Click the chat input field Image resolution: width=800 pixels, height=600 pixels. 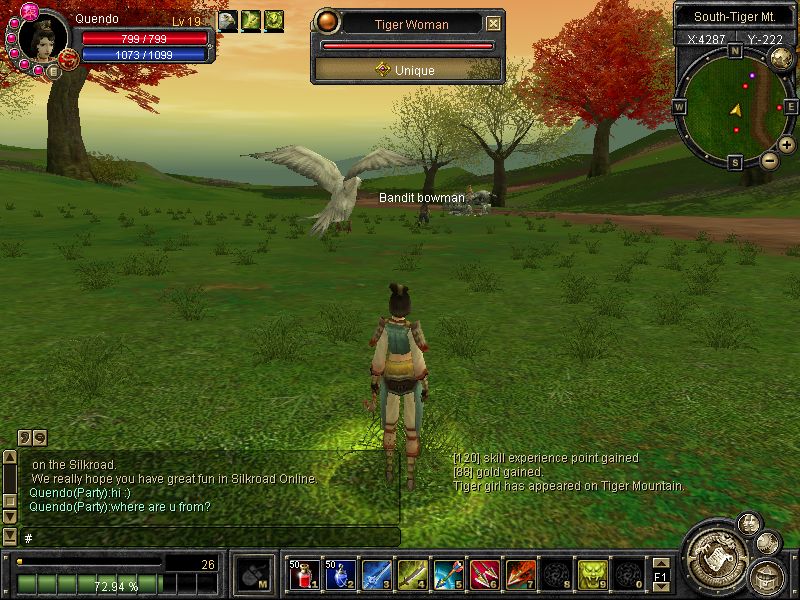point(210,538)
